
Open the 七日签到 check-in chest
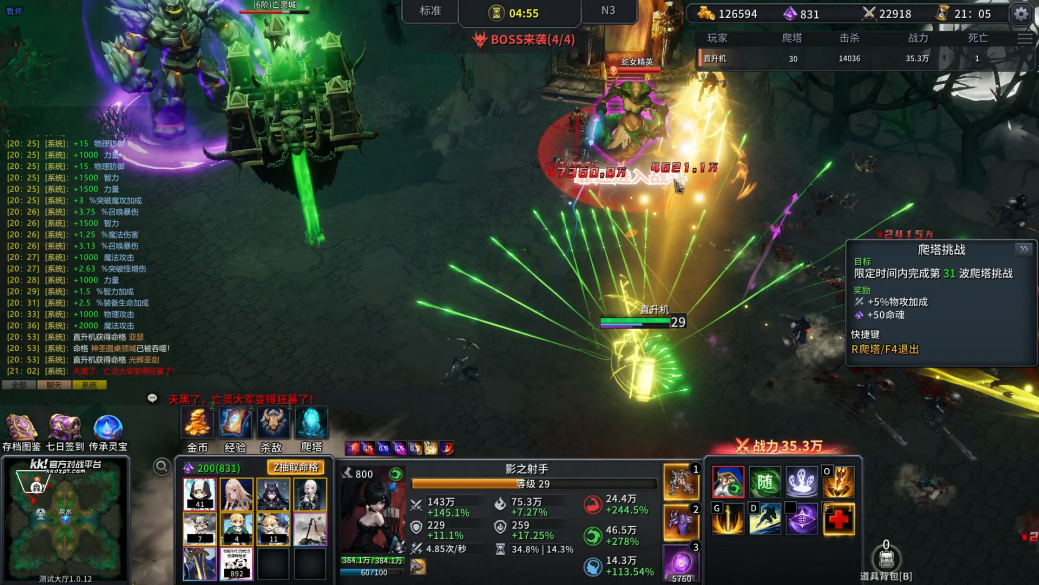coord(65,429)
